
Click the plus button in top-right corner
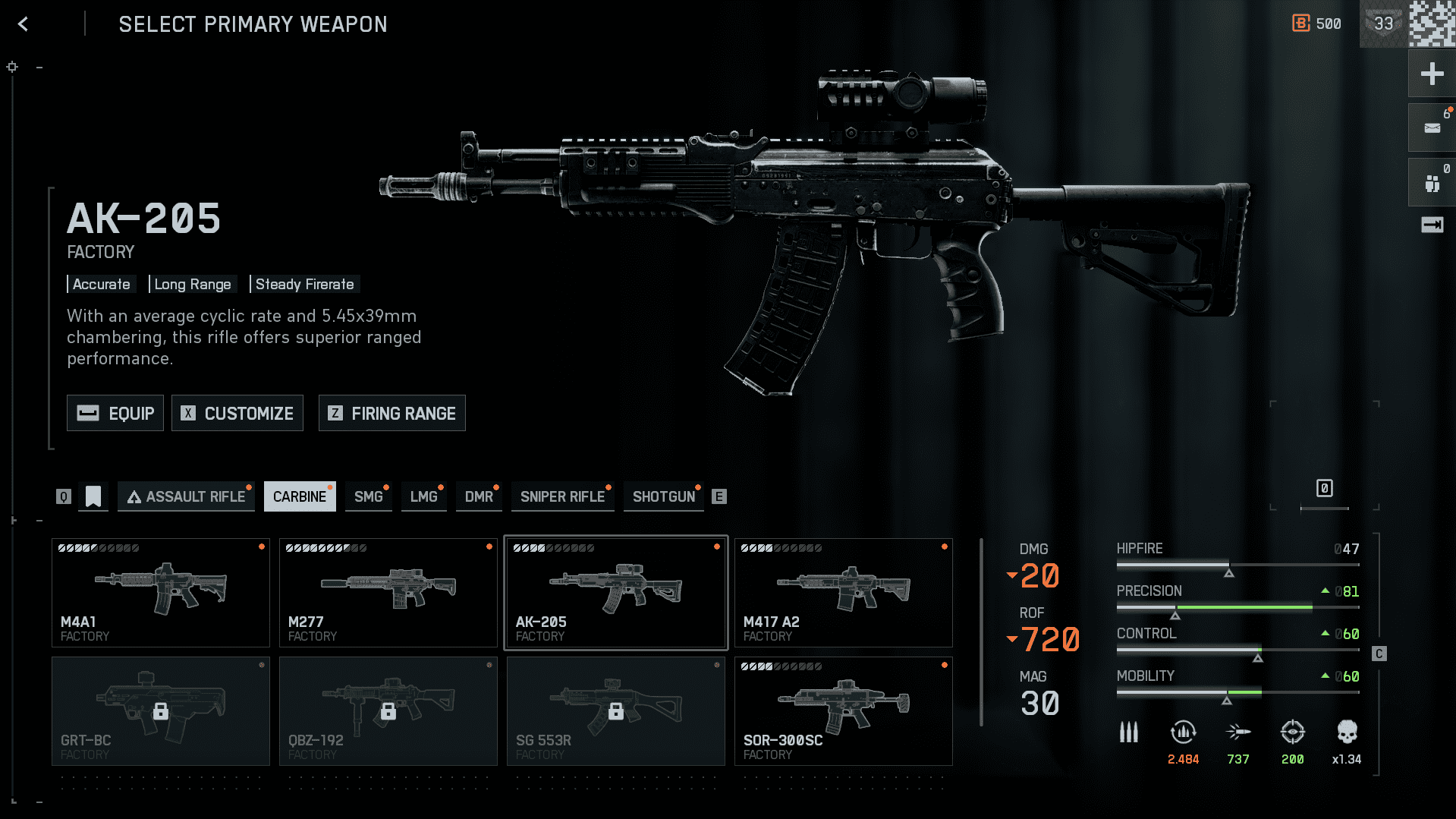coord(1432,74)
